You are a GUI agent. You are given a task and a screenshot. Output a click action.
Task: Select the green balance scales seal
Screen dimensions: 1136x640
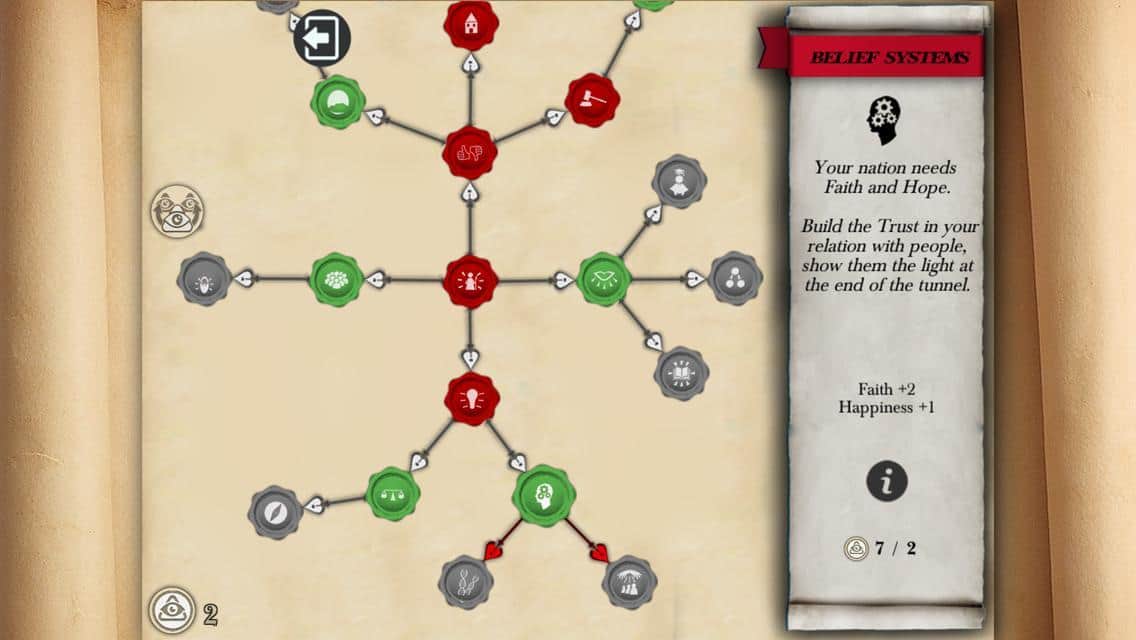click(x=393, y=493)
